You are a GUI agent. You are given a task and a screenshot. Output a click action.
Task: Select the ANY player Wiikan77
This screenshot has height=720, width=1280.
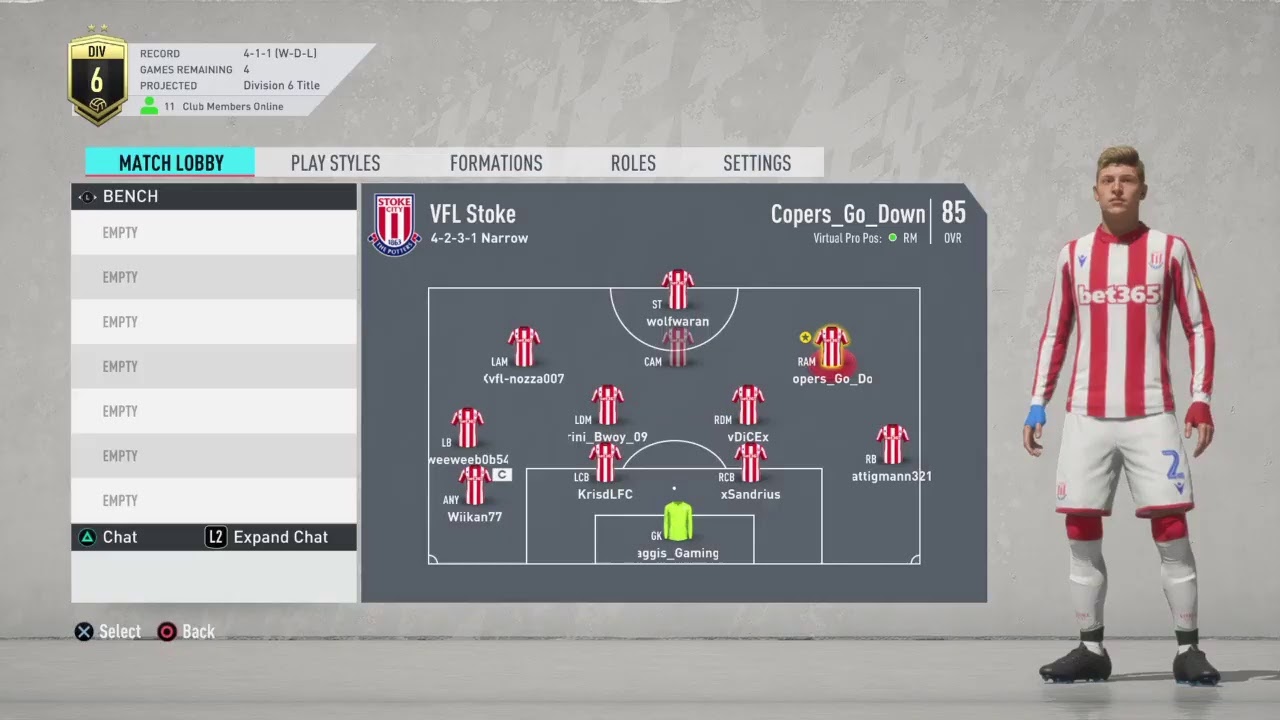pos(475,486)
